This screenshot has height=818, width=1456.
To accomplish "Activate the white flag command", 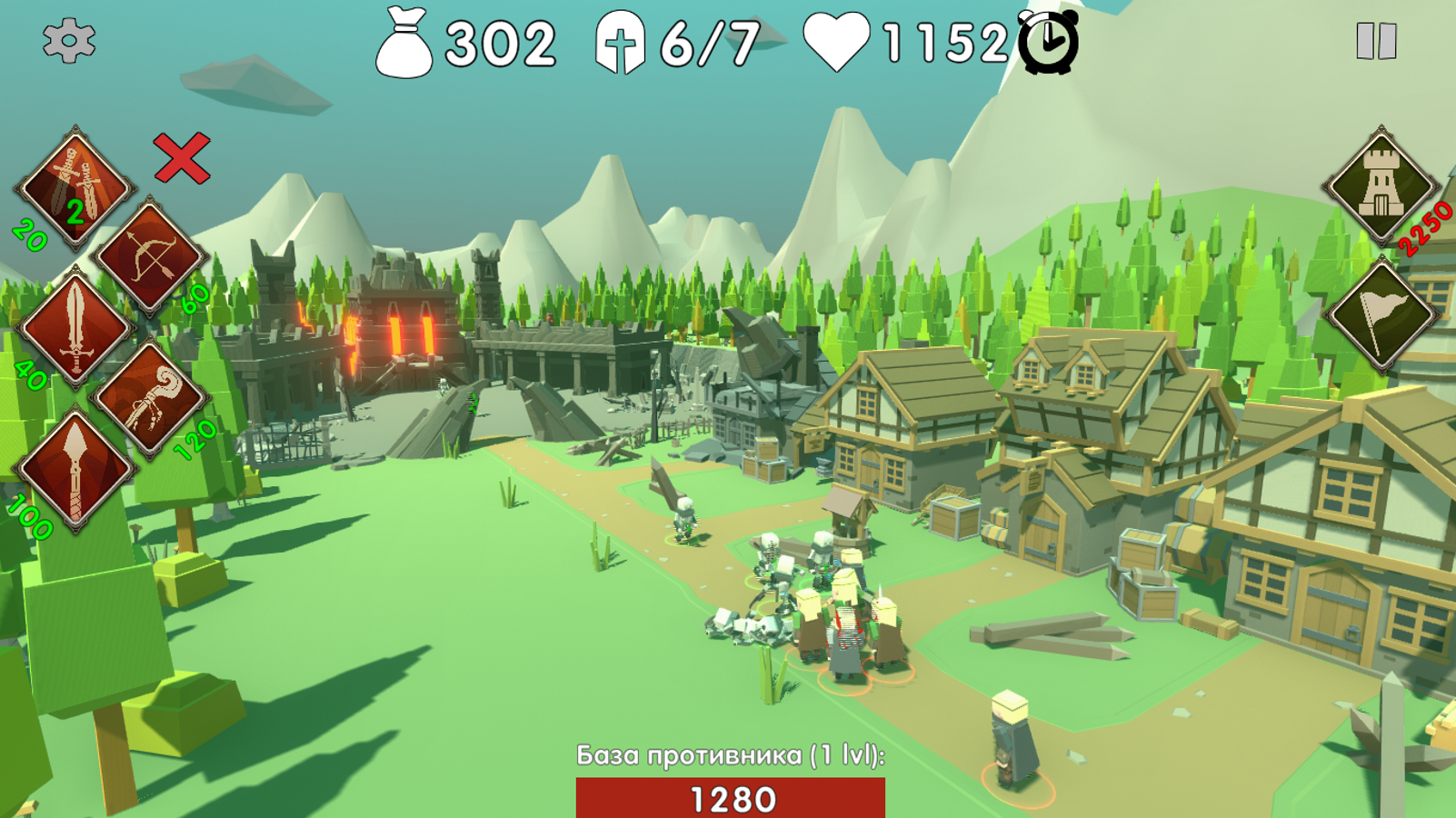I will [x=1381, y=314].
